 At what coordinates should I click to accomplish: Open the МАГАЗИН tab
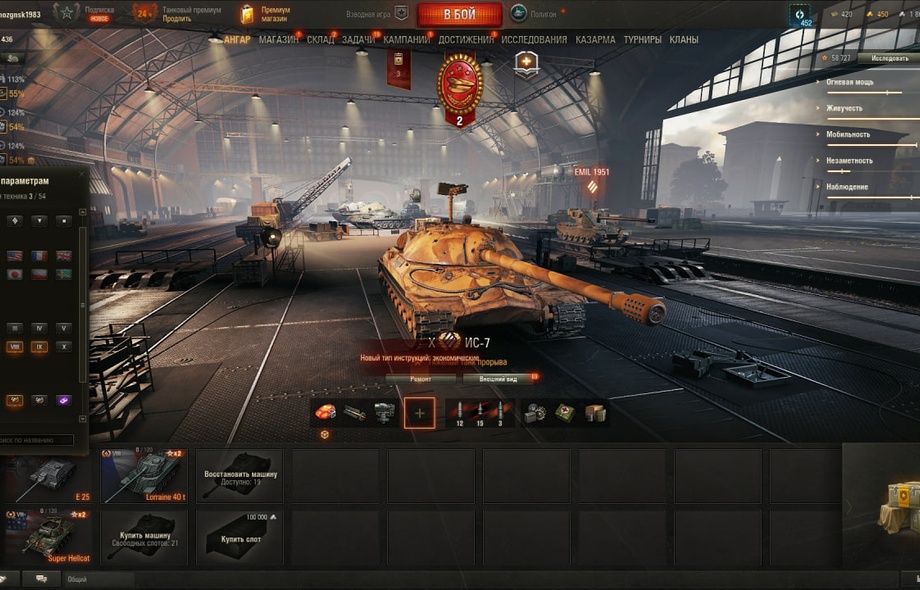[278, 40]
